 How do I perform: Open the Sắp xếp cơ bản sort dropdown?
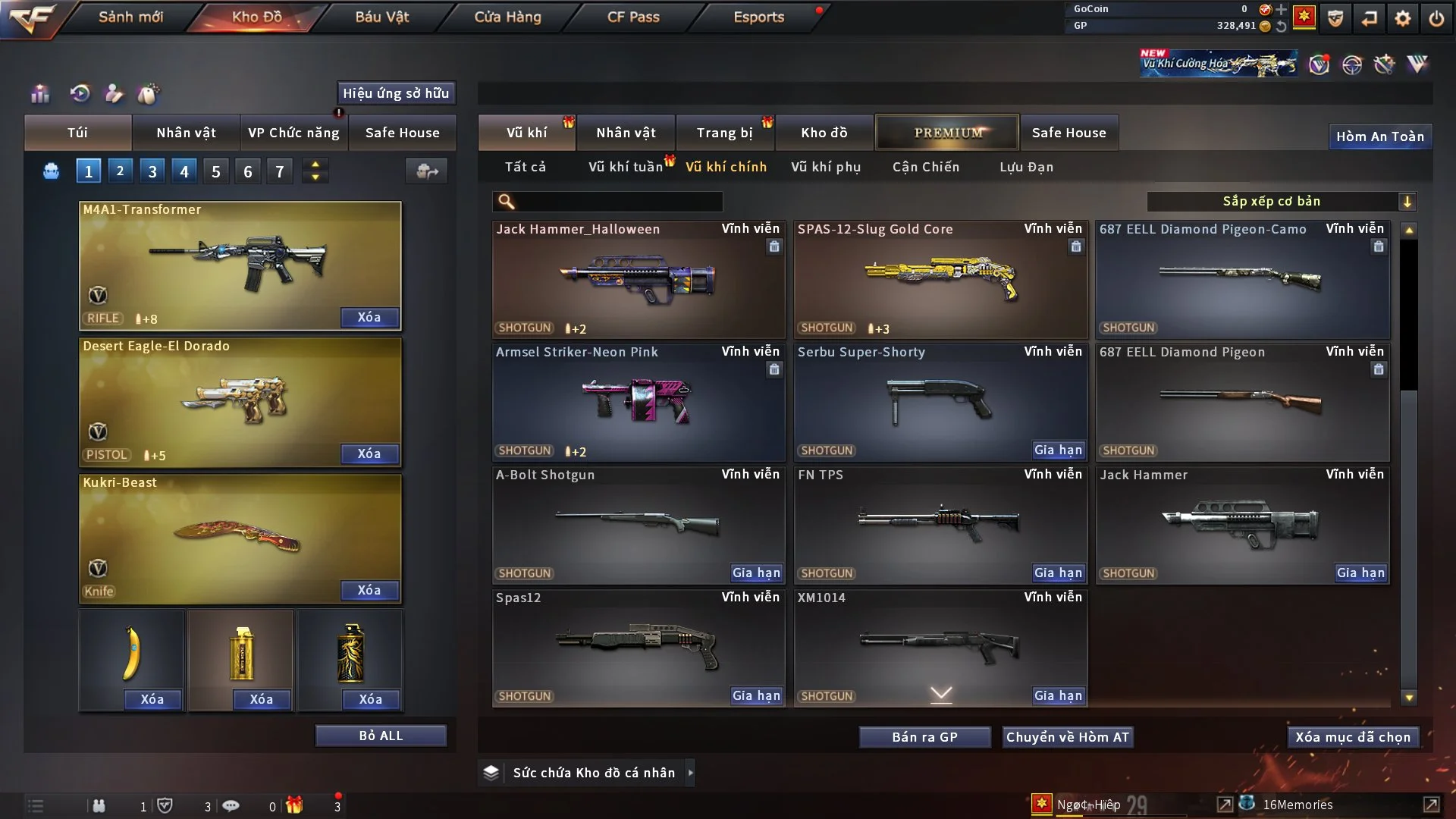(1281, 201)
